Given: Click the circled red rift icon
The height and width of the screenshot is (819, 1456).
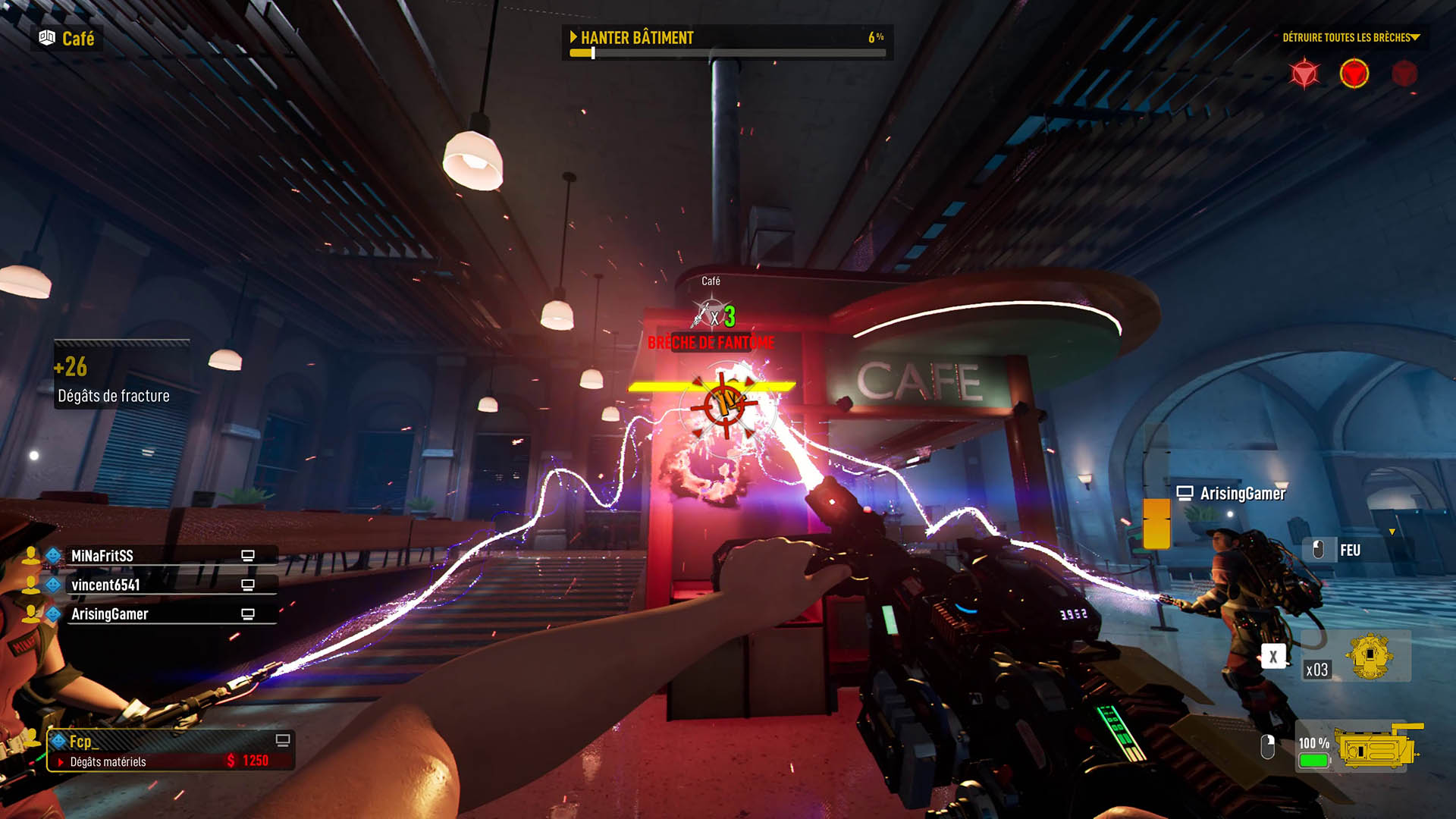Looking at the screenshot, I should click(1354, 74).
